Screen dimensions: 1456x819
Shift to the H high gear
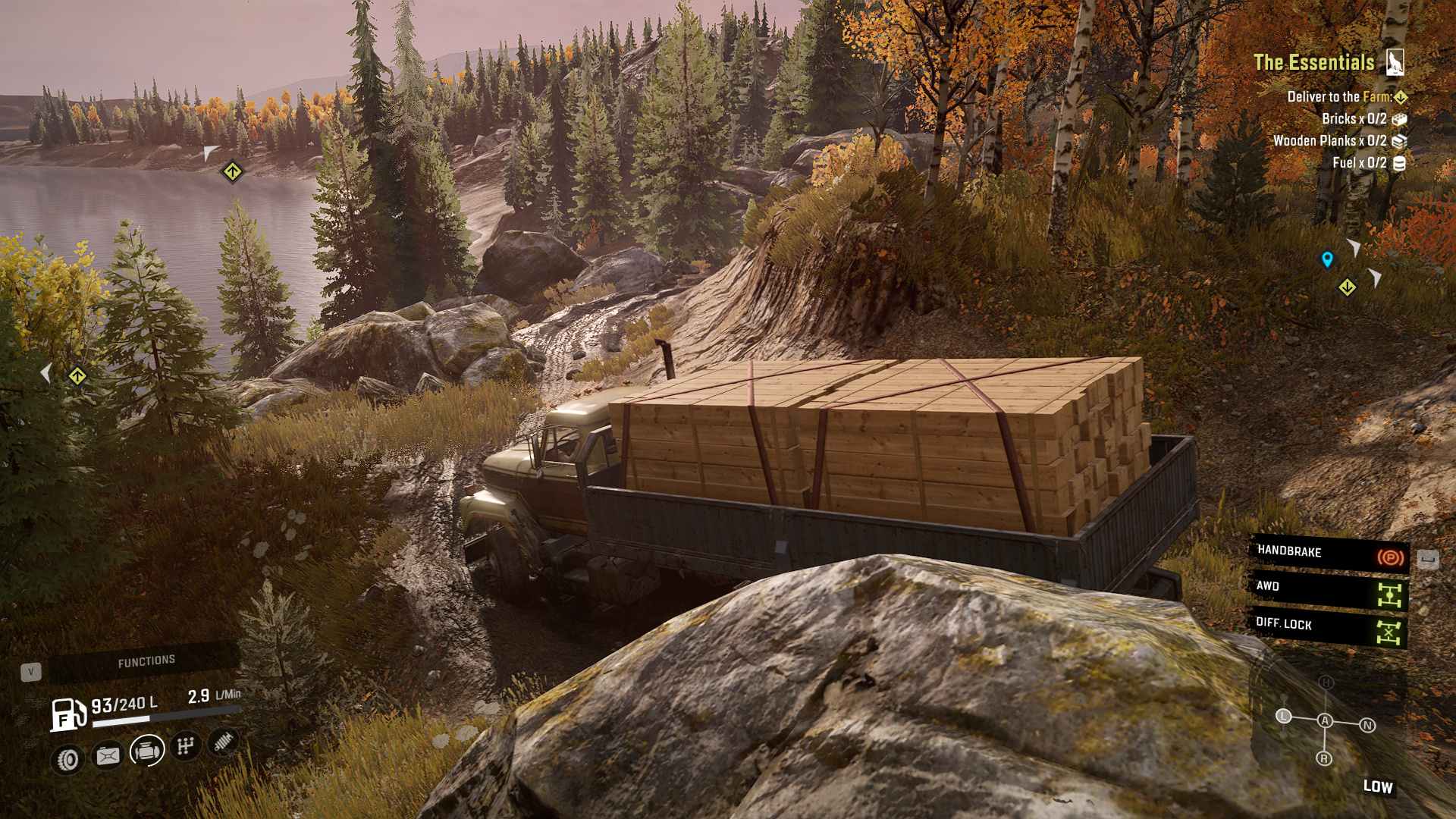tap(1326, 682)
